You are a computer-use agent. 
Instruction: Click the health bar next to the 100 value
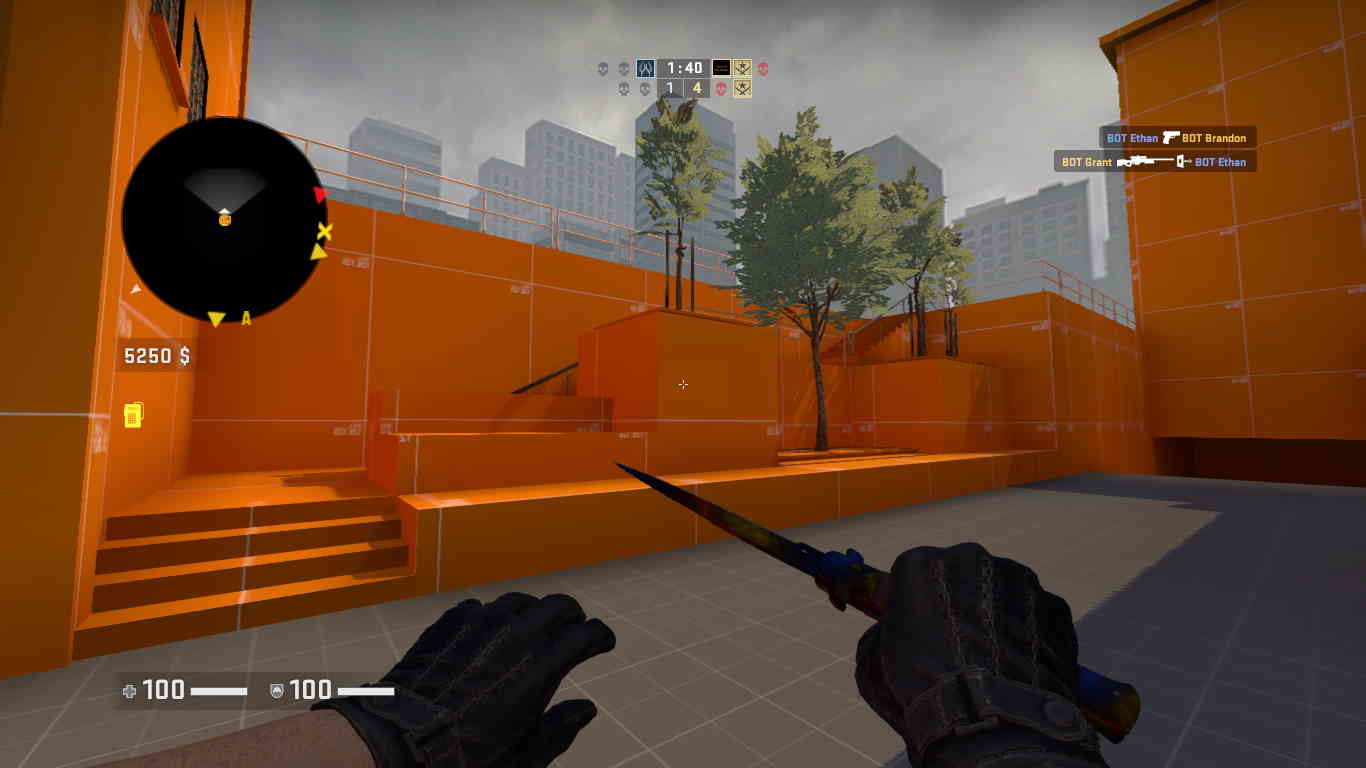pos(219,690)
